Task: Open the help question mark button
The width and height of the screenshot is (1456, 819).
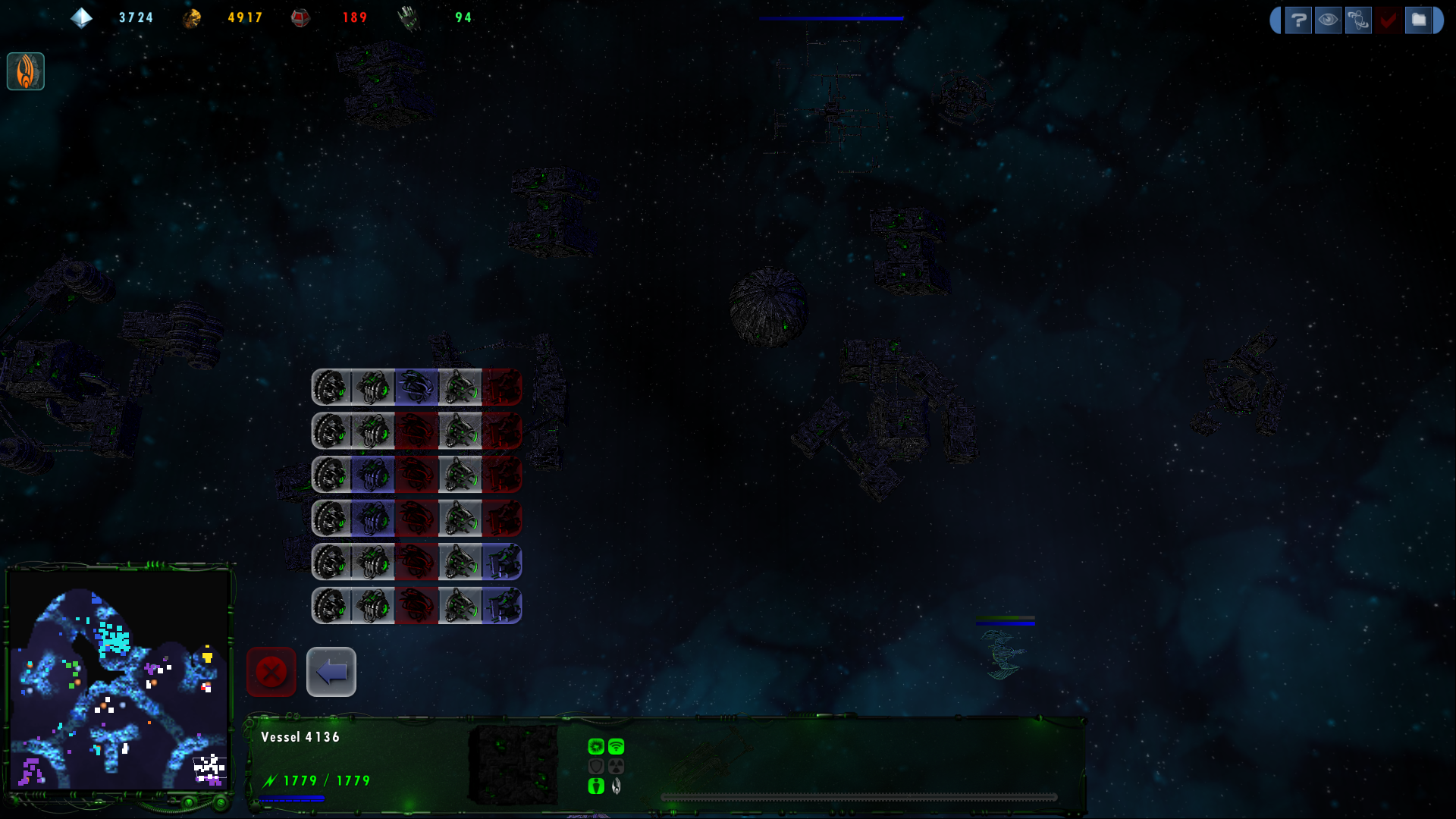Action: pyautogui.click(x=1298, y=20)
